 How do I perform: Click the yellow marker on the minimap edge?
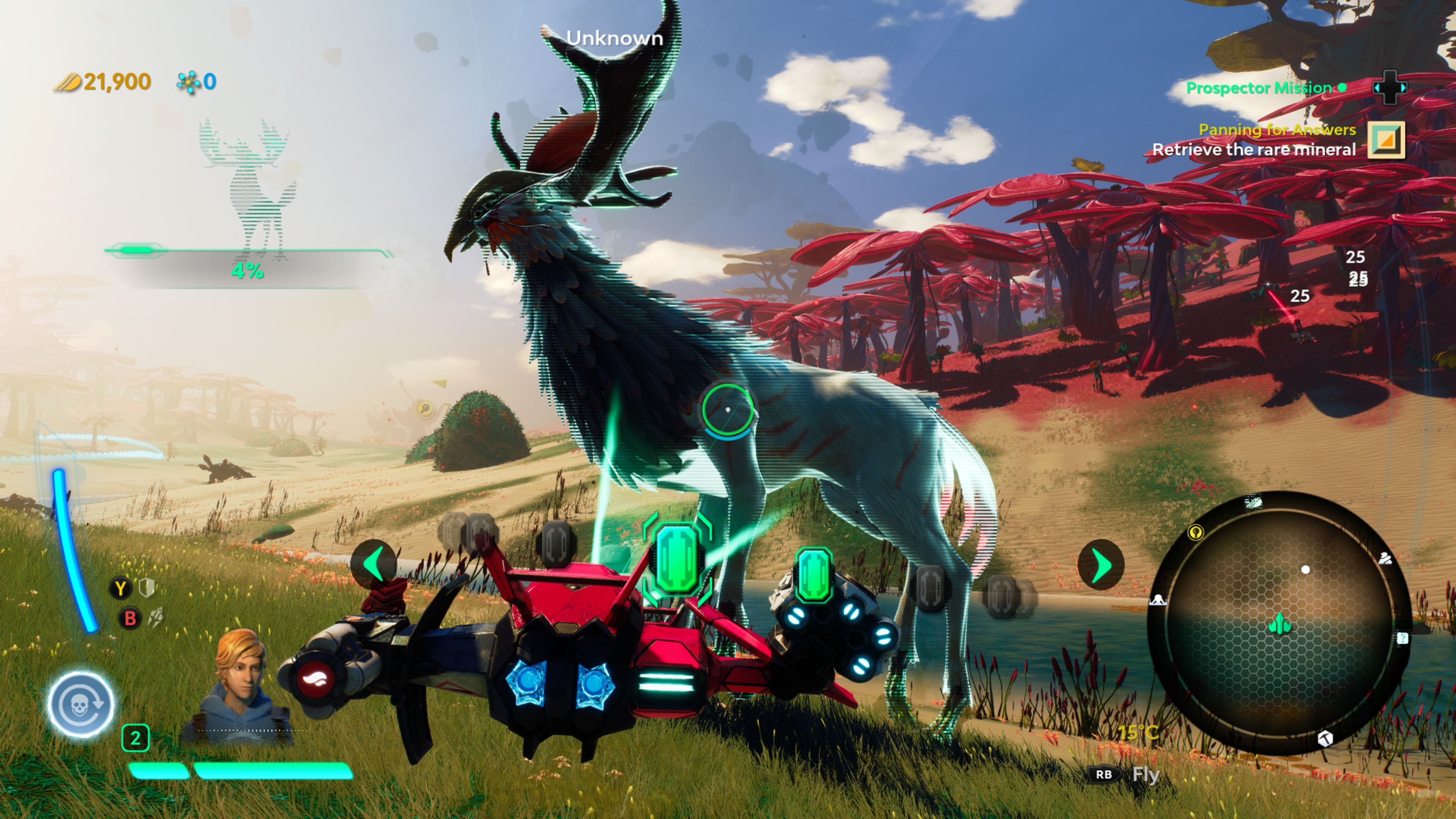tap(1196, 532)
